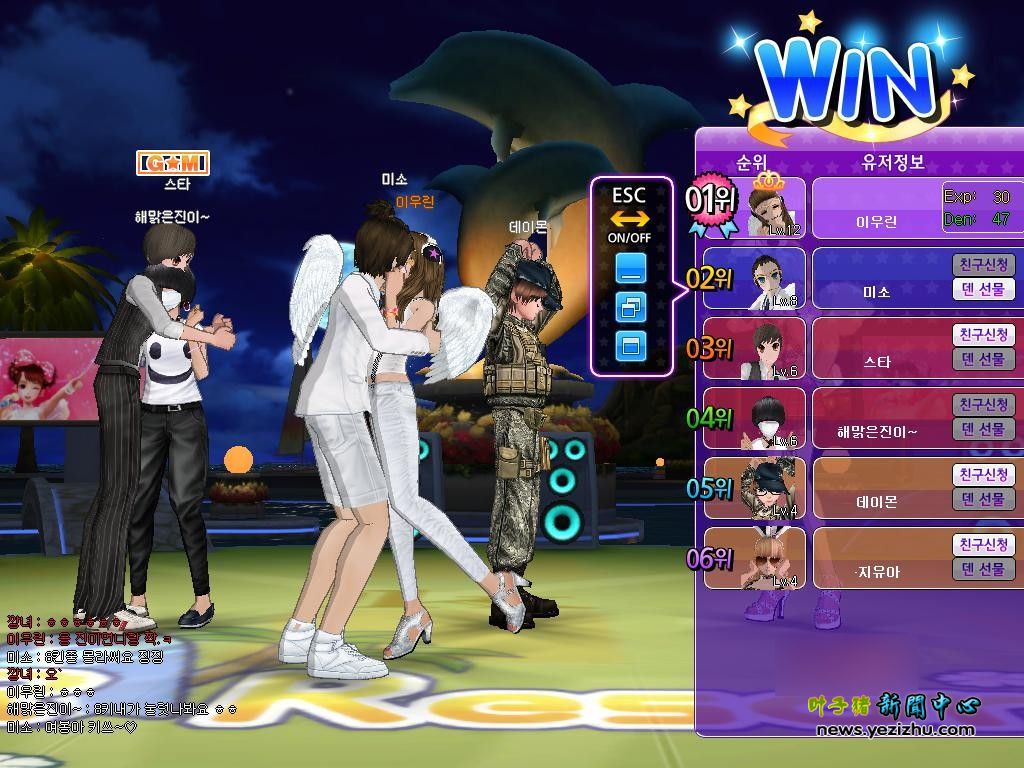Click the minimize-bar icon under ESC
Screen dimensions: 1024x768
tap(631, 268)
